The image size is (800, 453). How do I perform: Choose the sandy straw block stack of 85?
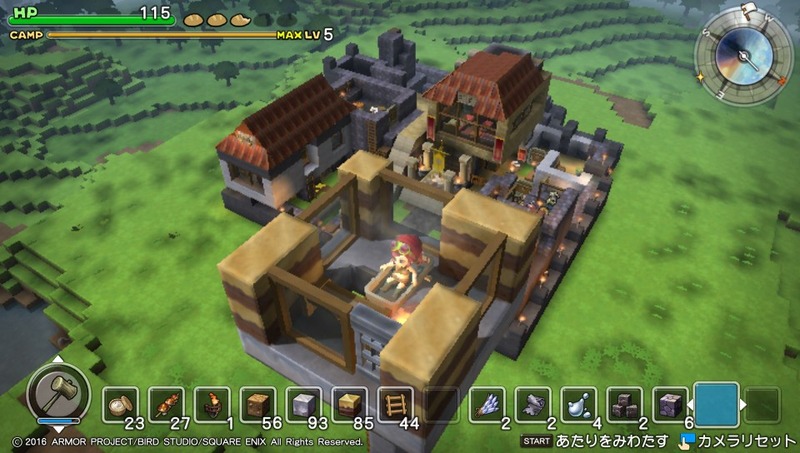click(x=350, y=405)
